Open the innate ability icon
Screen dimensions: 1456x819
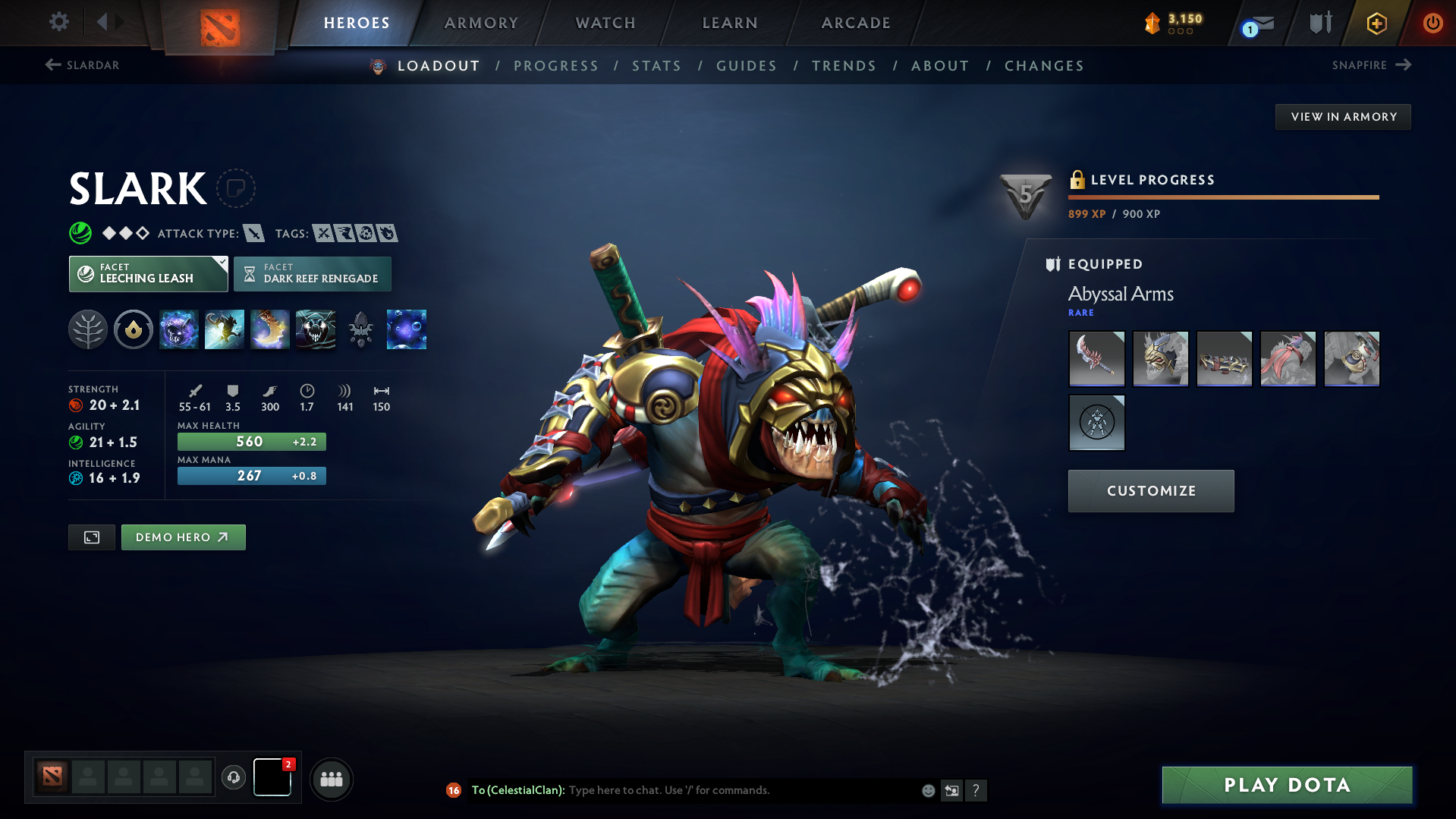point(134,329)
